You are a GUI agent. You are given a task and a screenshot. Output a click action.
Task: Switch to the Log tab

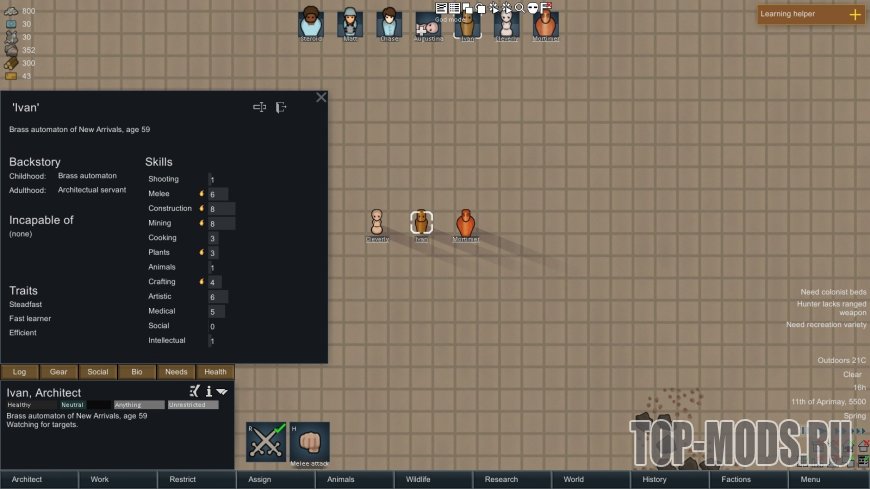click(20, 372)
